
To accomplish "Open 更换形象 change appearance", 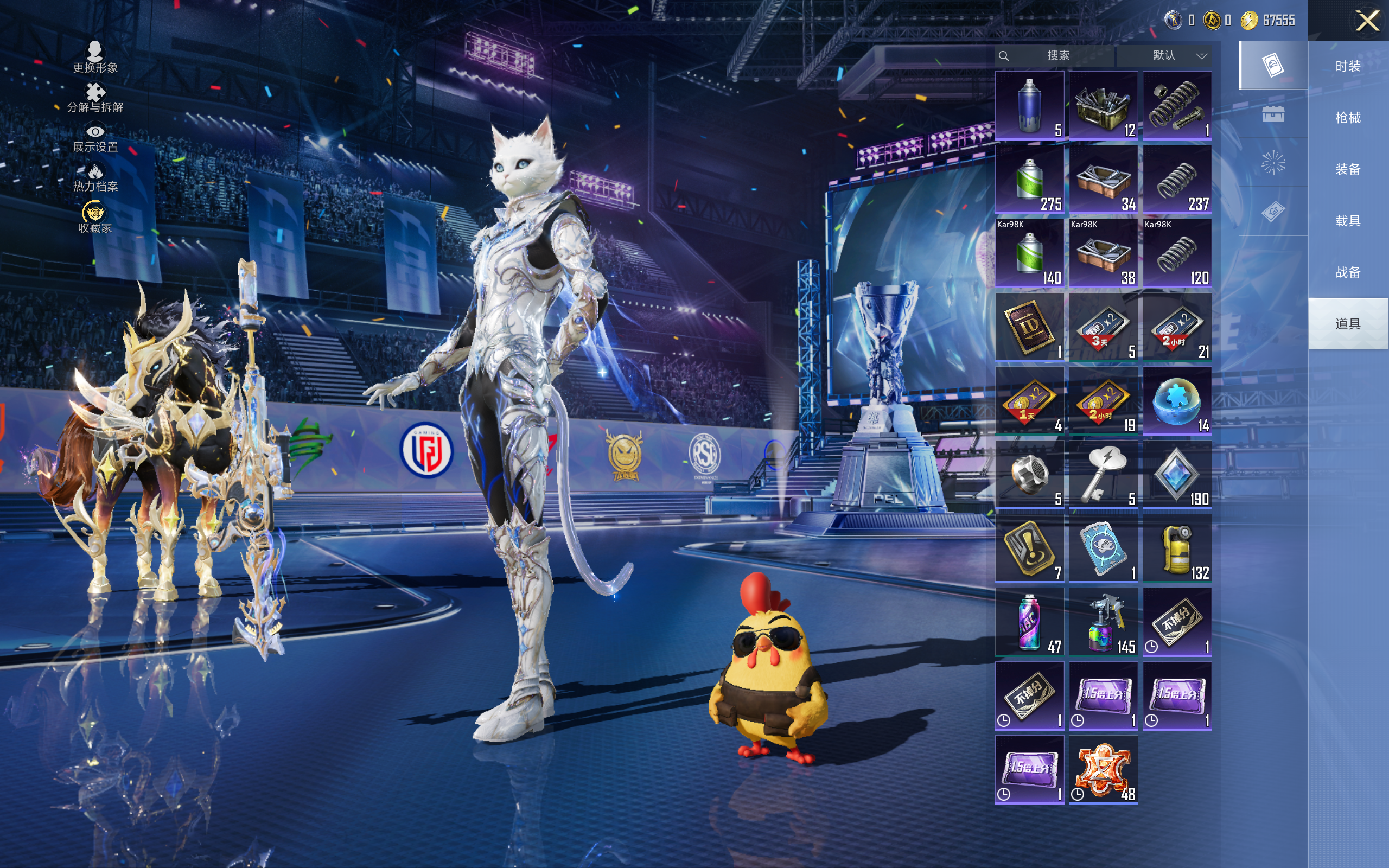I will tap(95, 58).
